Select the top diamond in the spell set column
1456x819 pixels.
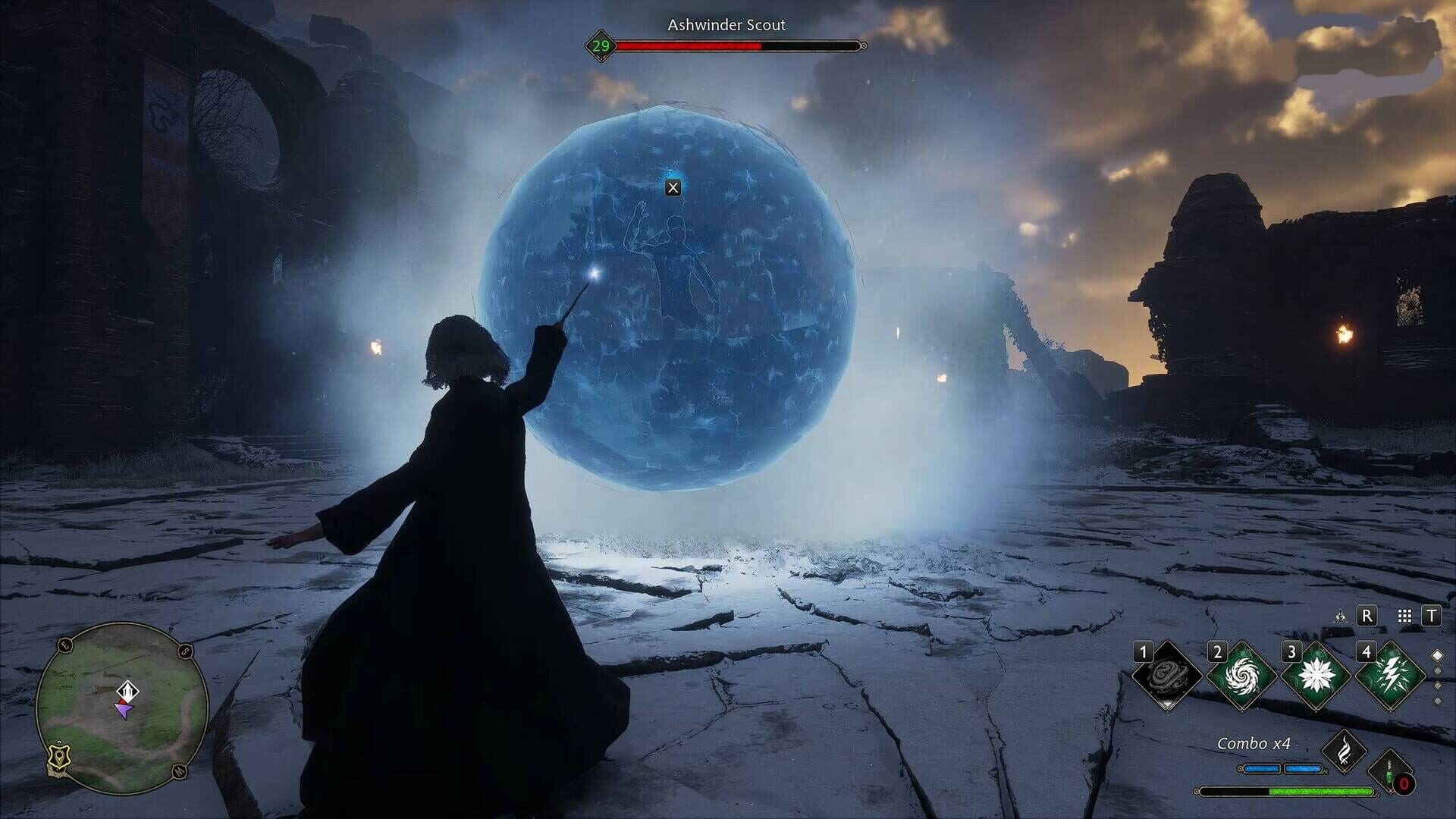tap(1437, 654)
